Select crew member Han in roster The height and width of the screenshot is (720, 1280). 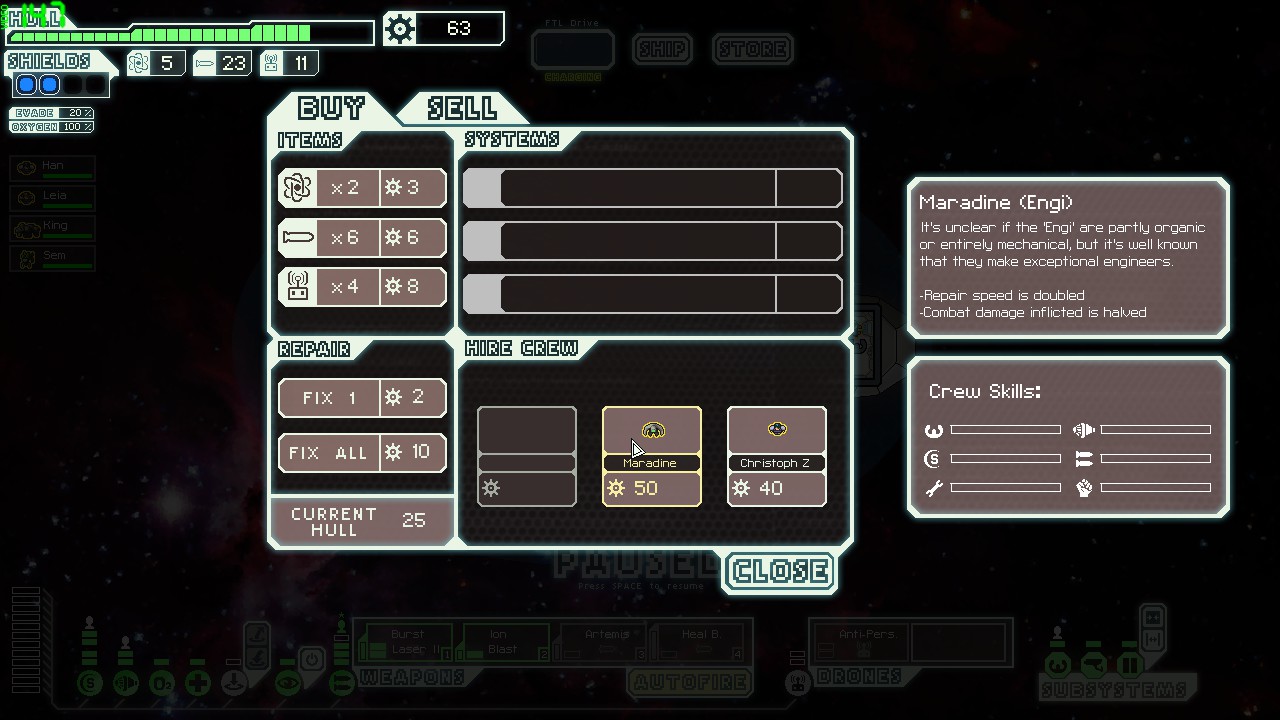click(x=53, y=168)
